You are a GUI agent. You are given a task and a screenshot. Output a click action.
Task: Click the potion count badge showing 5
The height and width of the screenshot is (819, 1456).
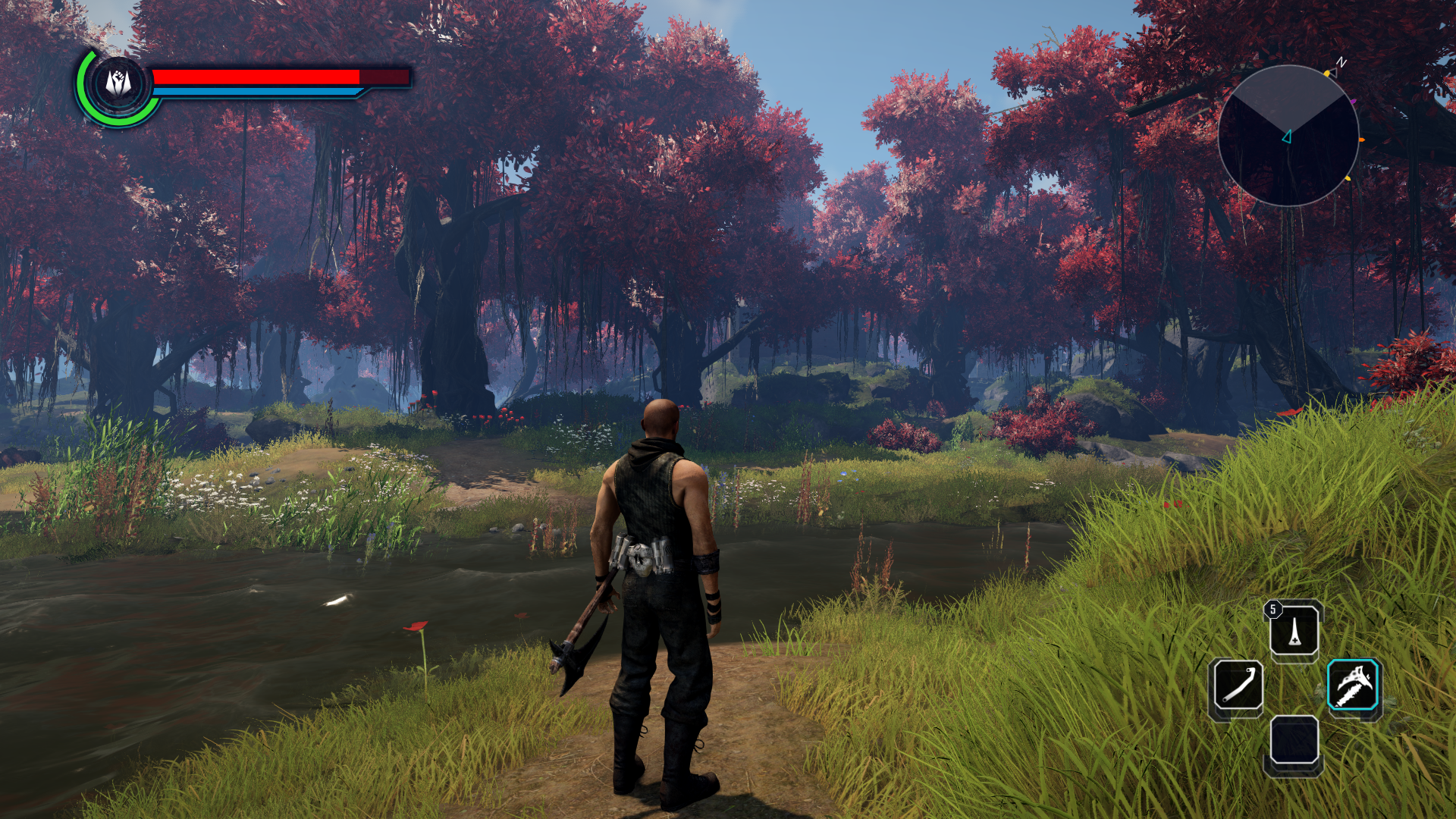point(1273,607)
